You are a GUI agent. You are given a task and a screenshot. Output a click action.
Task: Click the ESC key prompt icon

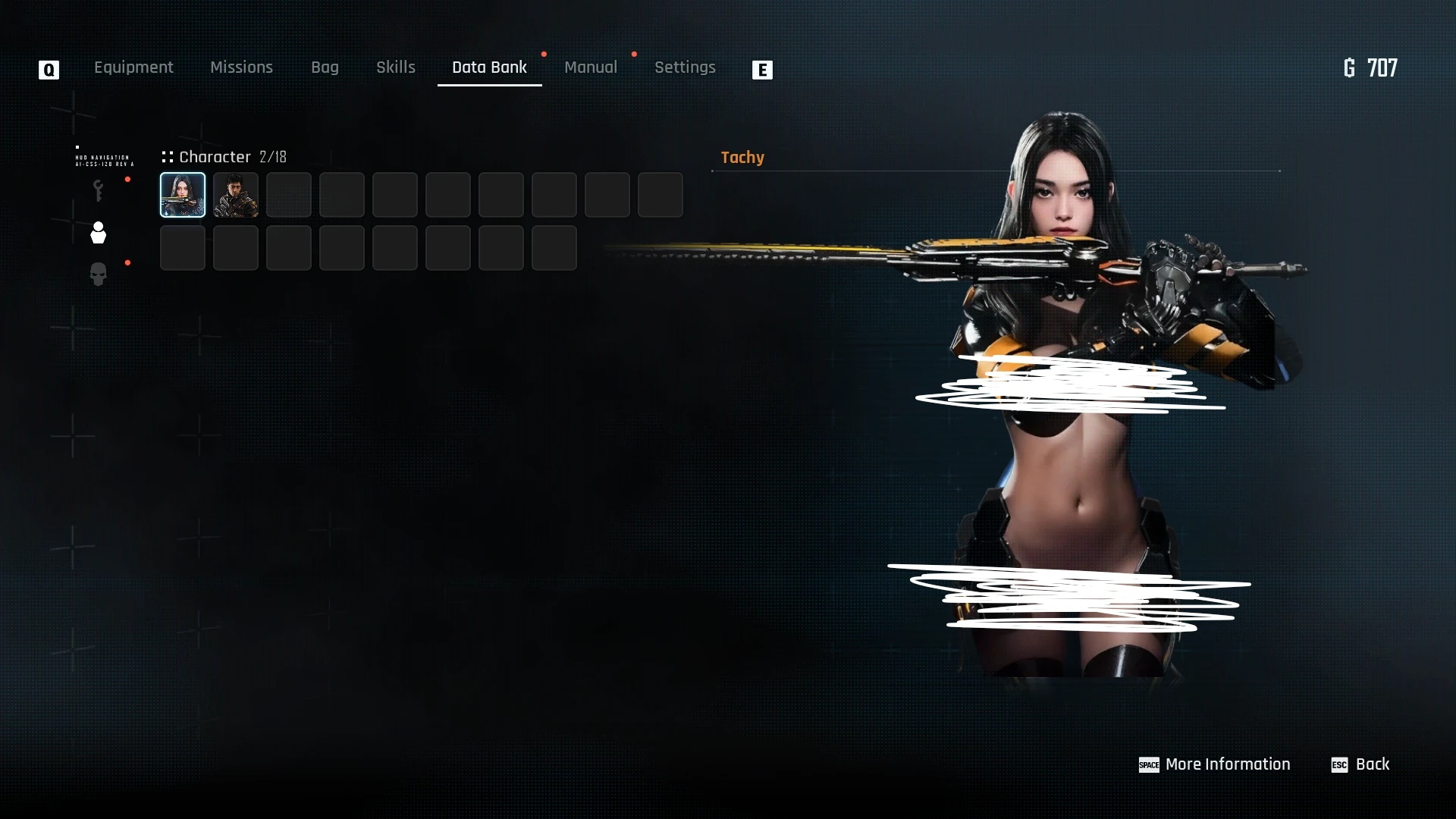click(x=1339, y=766)
